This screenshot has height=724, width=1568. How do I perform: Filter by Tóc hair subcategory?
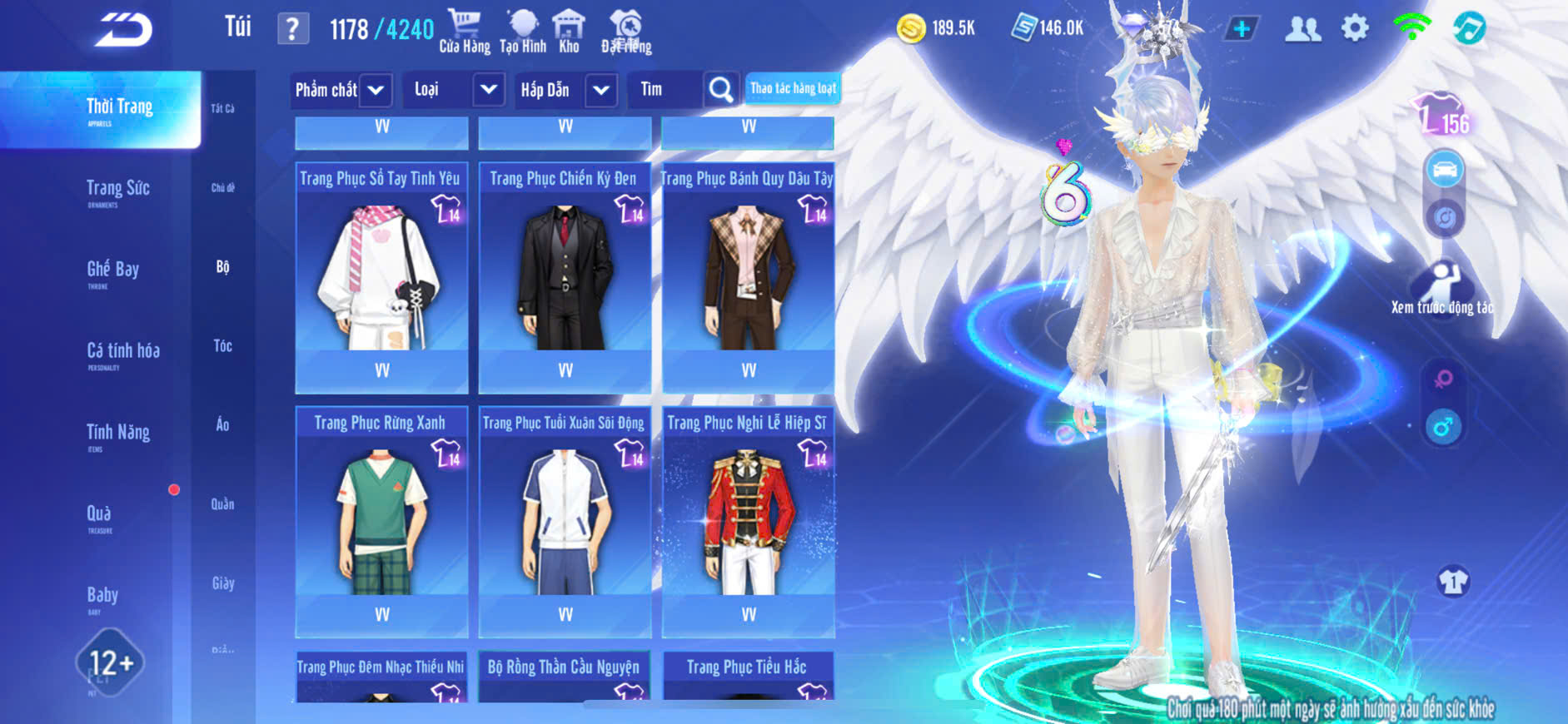(x=222, y=346)
